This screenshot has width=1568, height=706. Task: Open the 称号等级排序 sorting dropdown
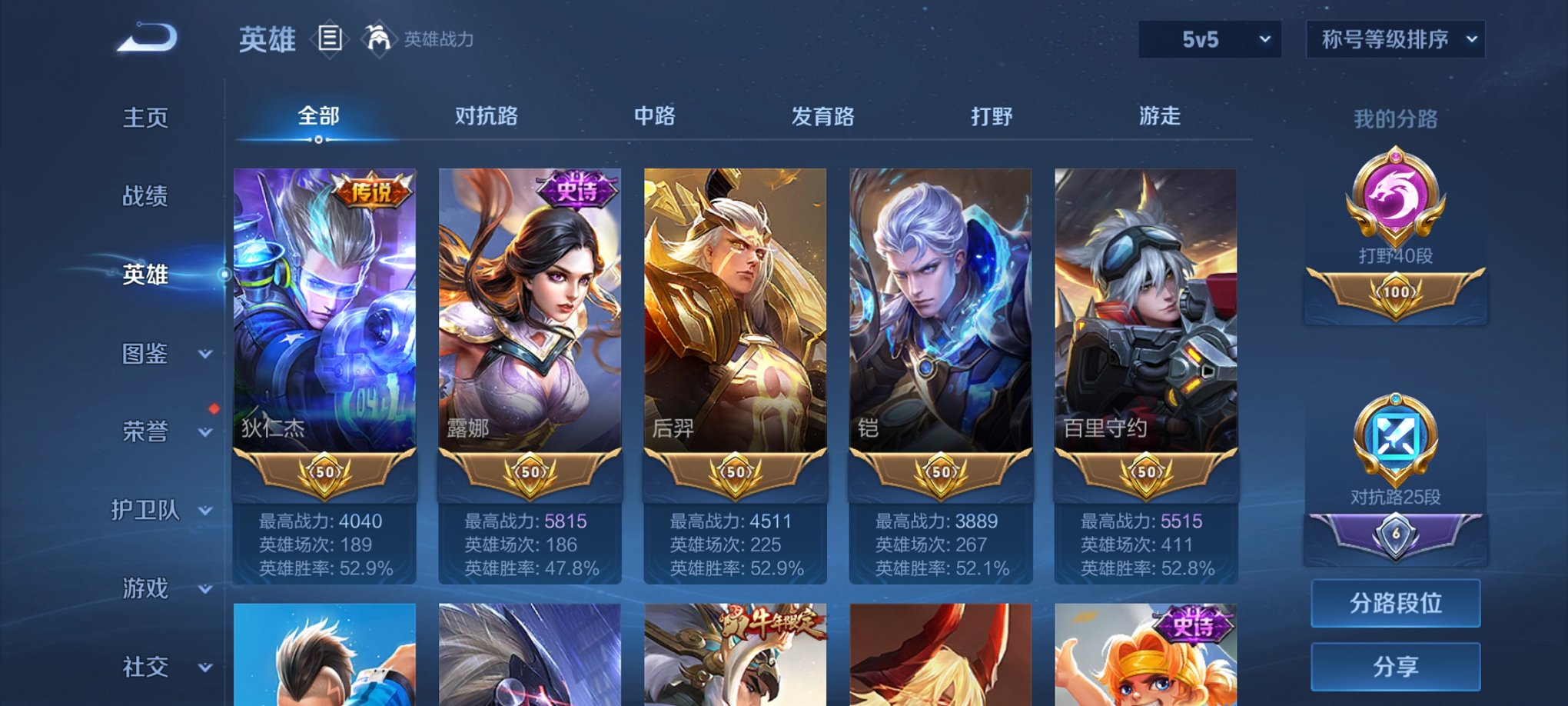point(1395,38)
